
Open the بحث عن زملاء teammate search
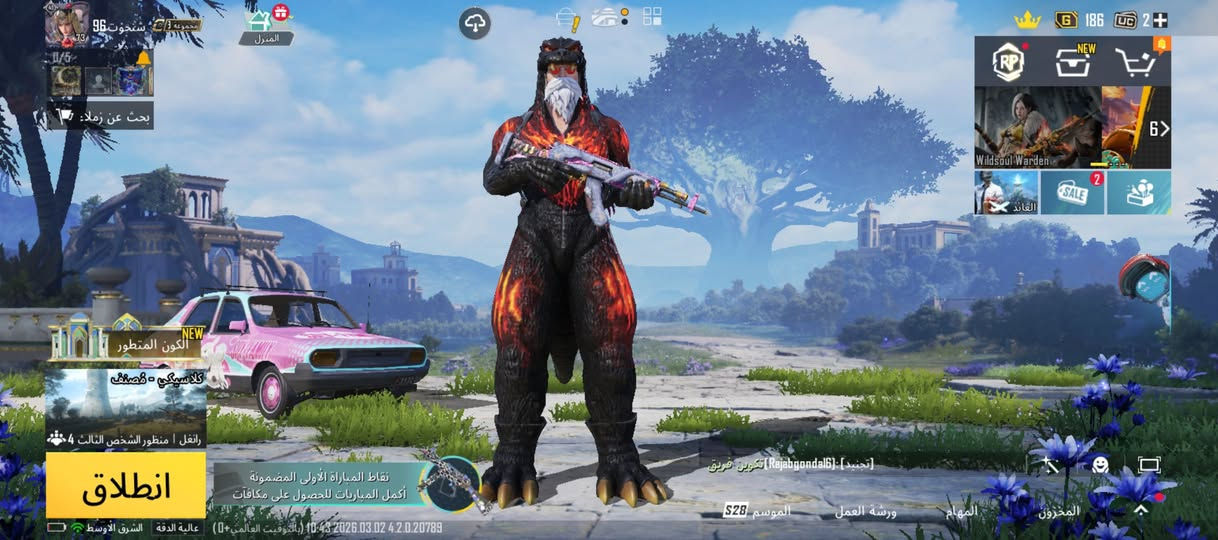point(103,116)
